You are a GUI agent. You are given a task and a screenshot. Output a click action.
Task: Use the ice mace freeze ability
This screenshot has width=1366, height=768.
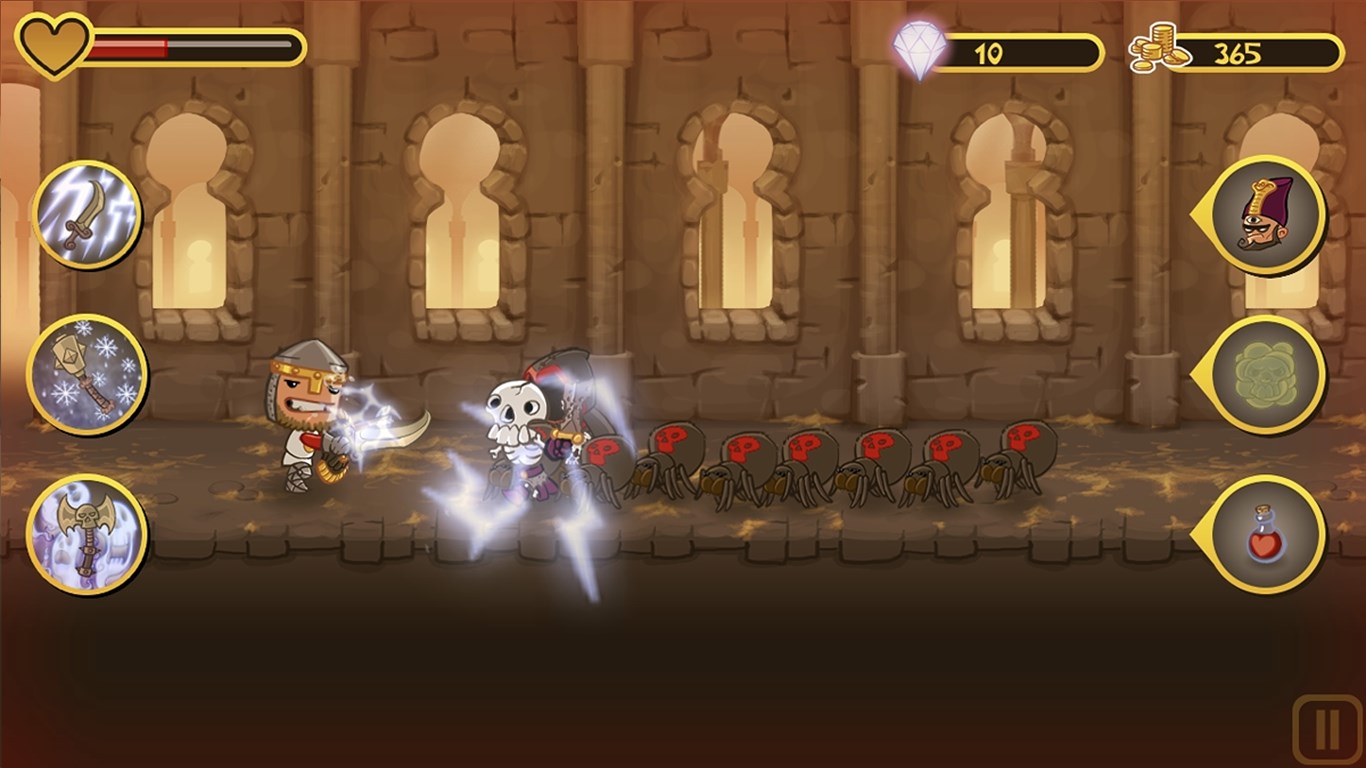tap(87, 374)
